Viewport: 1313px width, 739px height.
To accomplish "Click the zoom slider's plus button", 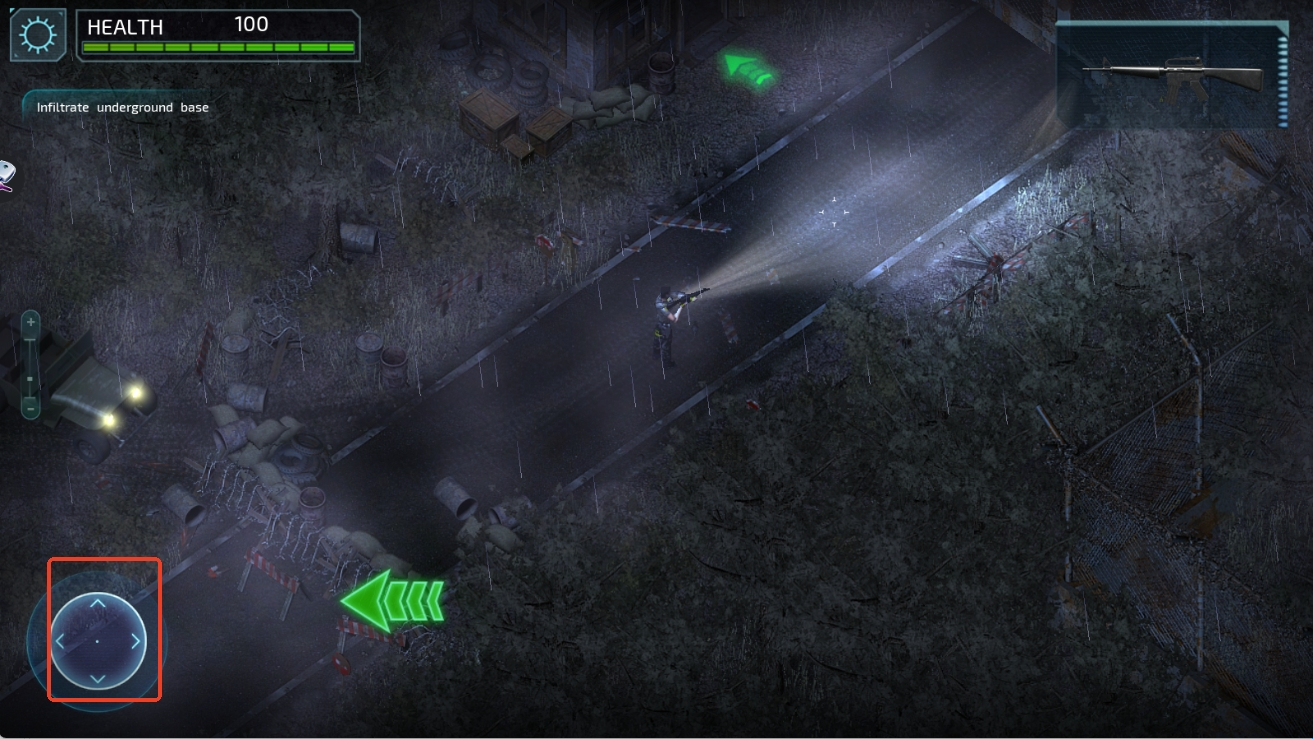I will pyautogui.click(x=31, y=322).
